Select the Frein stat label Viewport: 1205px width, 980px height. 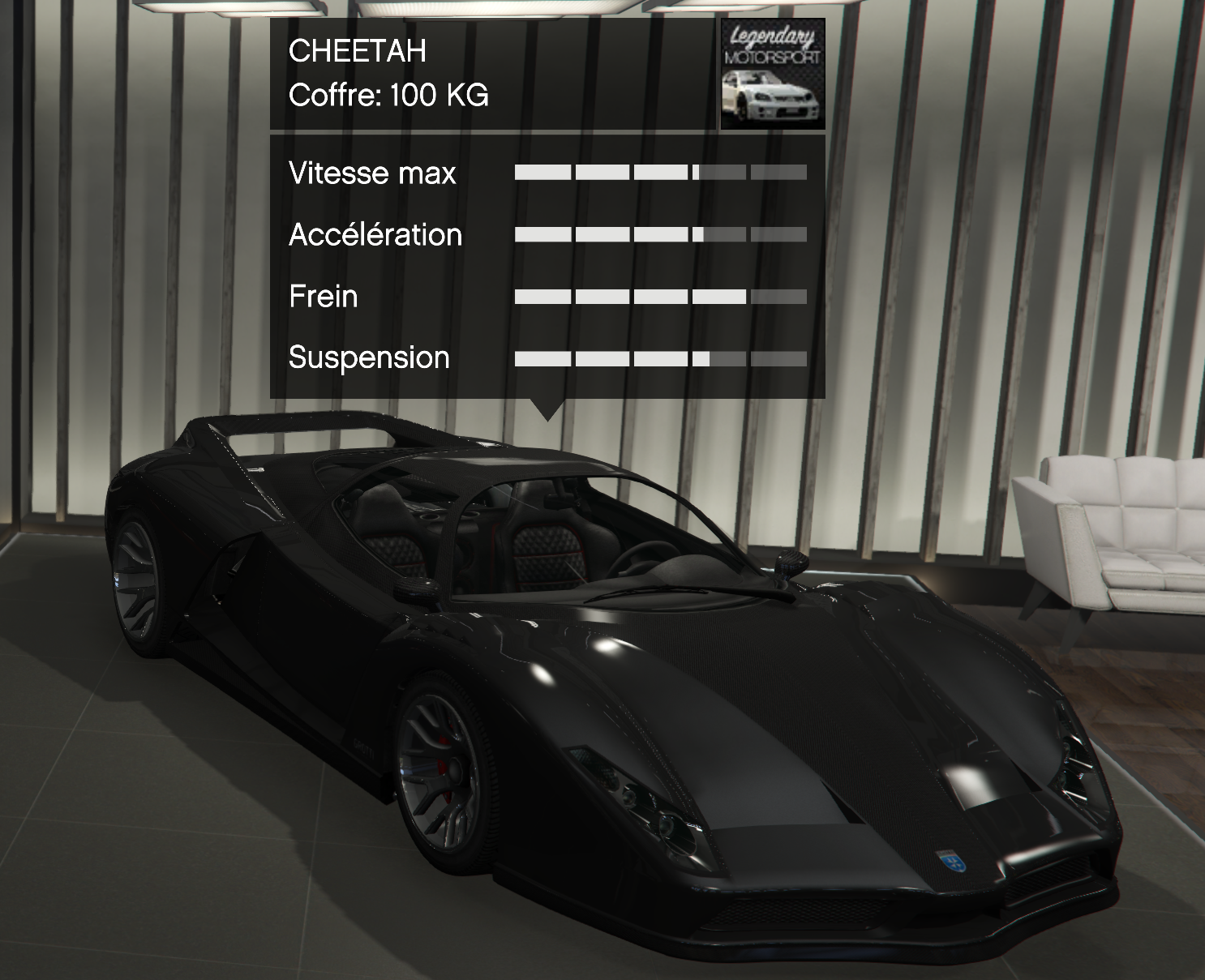[323, 297]
